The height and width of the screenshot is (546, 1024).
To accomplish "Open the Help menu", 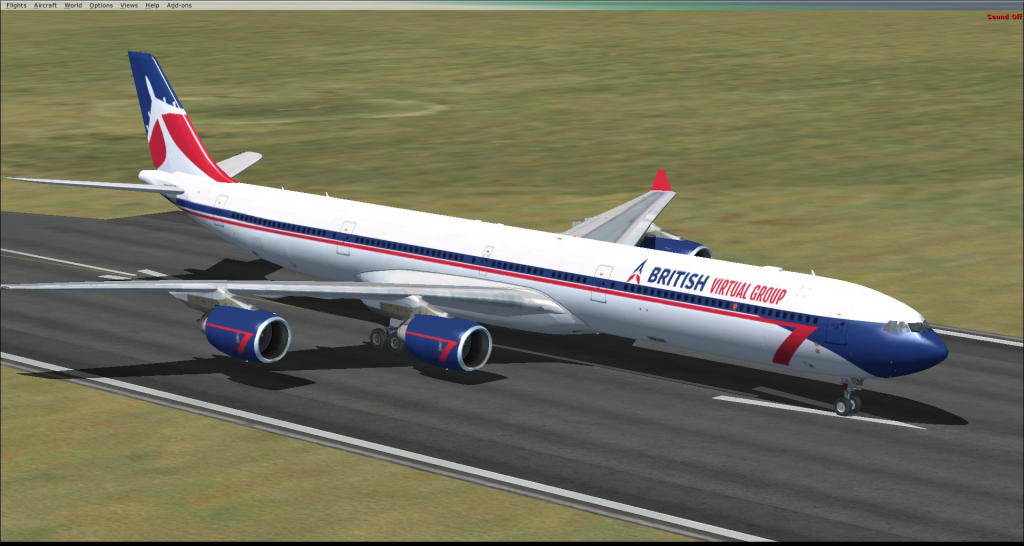I will (x=152, y=5).
